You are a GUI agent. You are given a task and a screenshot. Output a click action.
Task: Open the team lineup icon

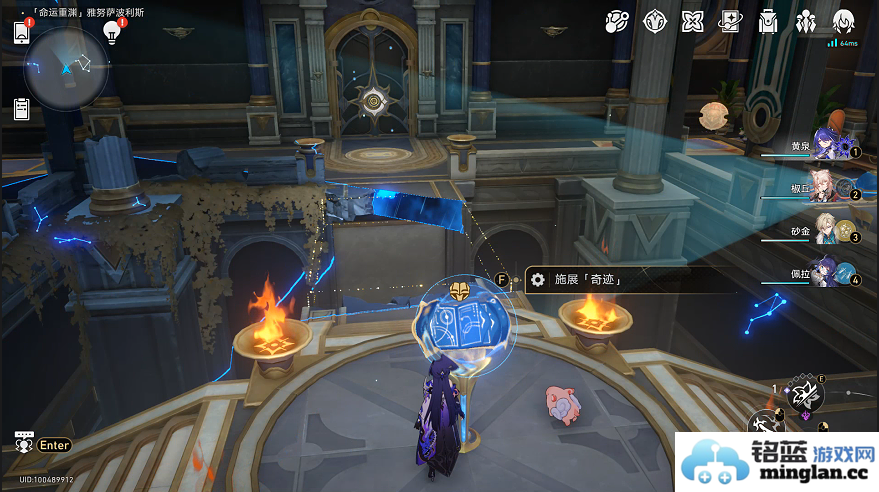(x=806, y=21)
